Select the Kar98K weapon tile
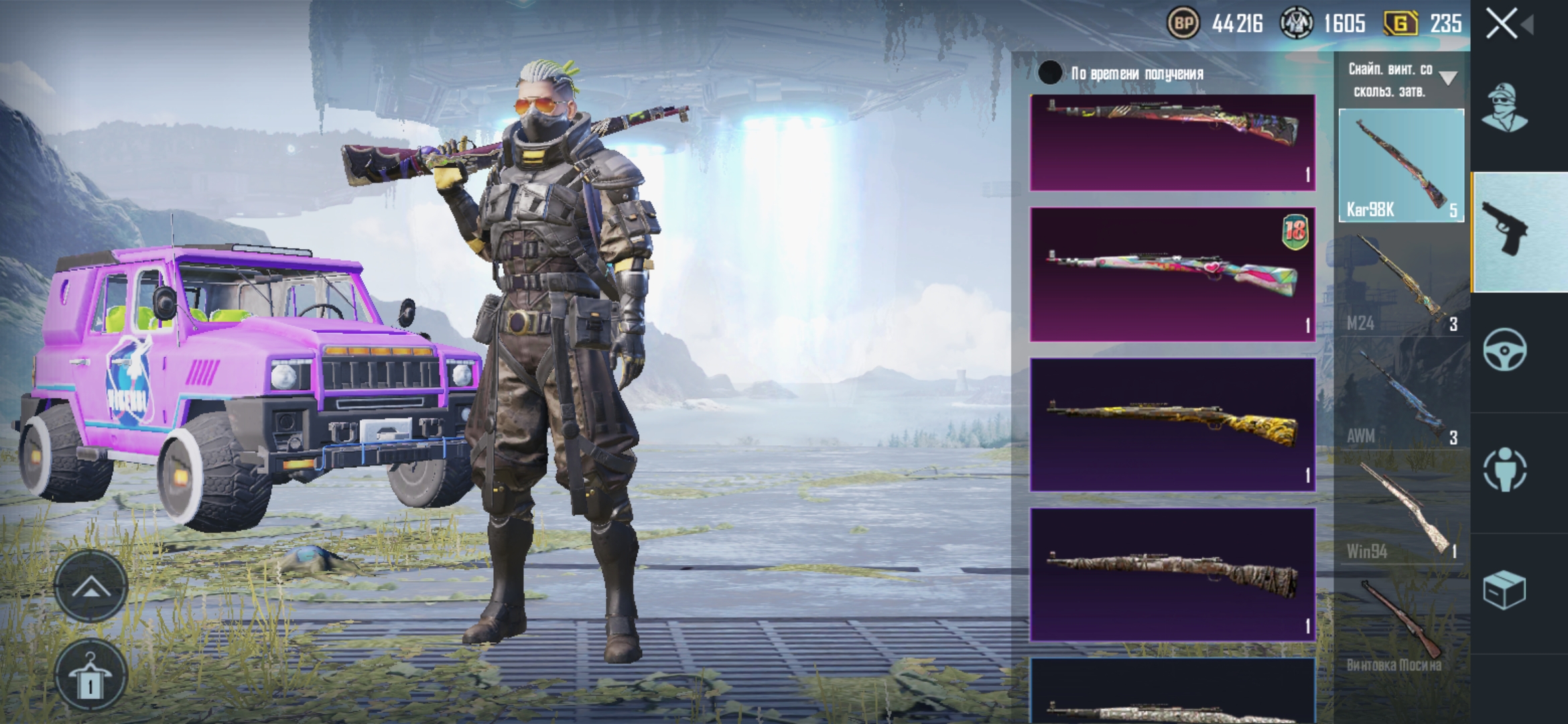 pyautogui.click(x=1401, y=165)
